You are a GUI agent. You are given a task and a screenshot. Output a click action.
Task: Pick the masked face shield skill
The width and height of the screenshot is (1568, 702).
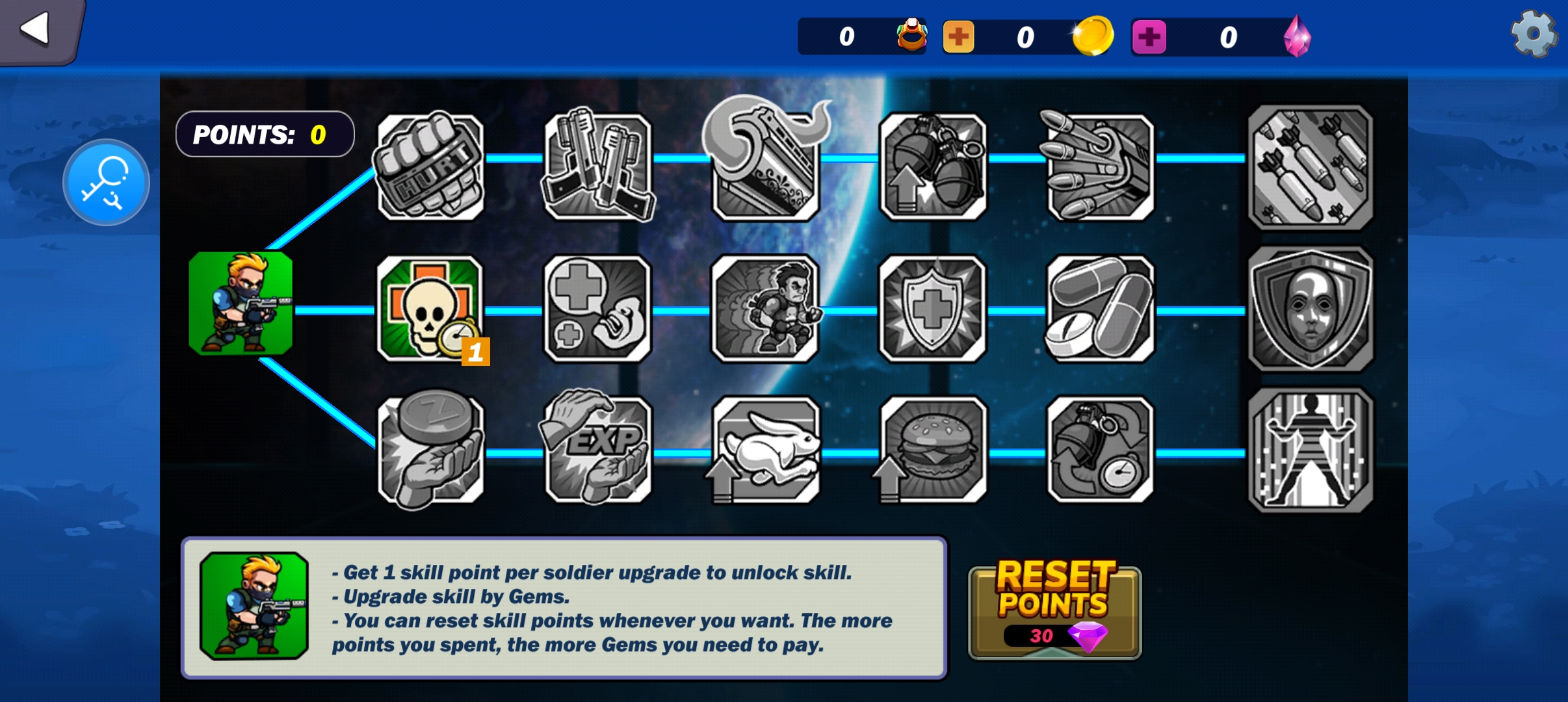pos(1311,308)
